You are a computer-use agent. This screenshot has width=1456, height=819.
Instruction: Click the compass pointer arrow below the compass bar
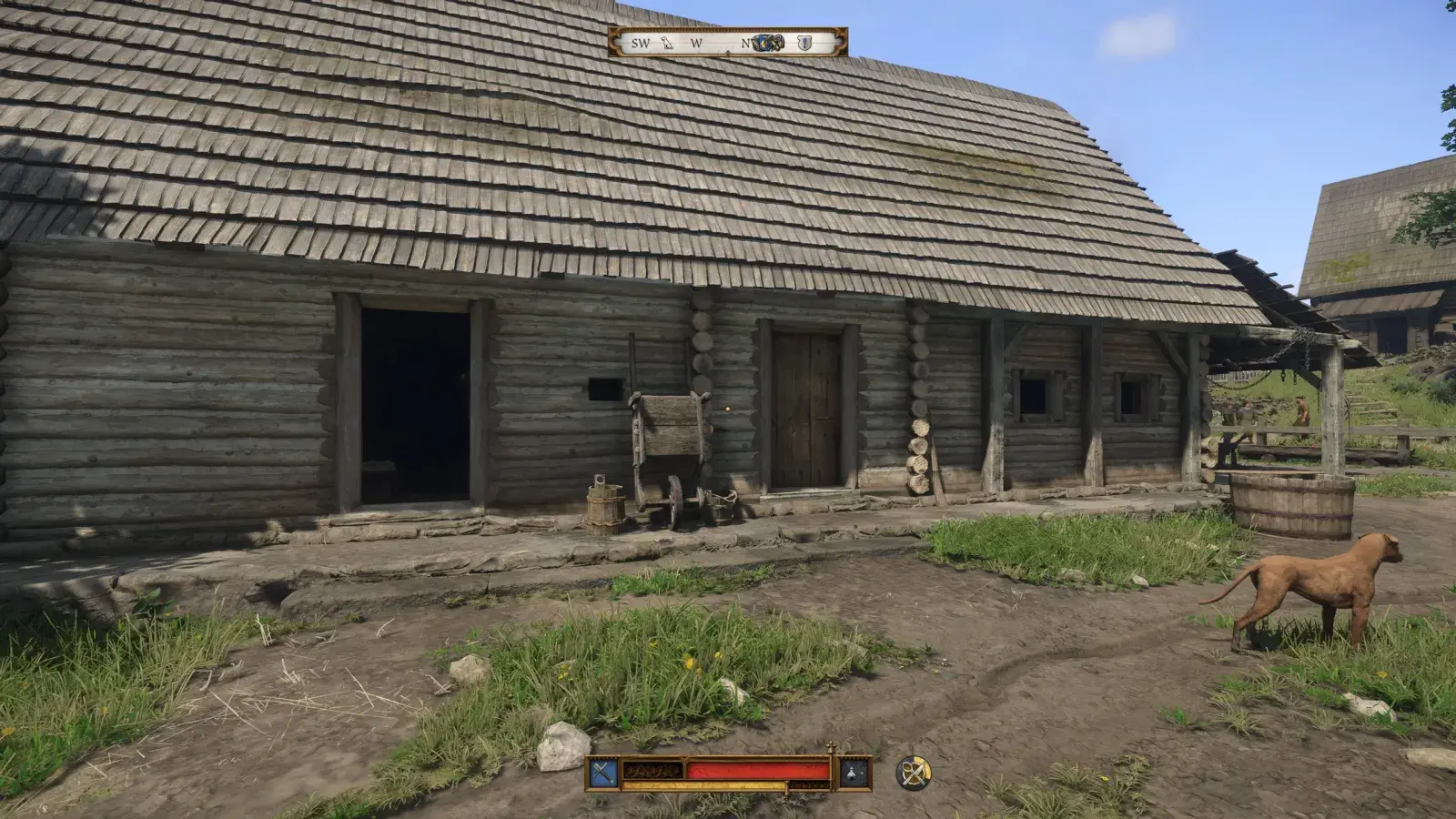pyautogui.click(x=728, y=51)
